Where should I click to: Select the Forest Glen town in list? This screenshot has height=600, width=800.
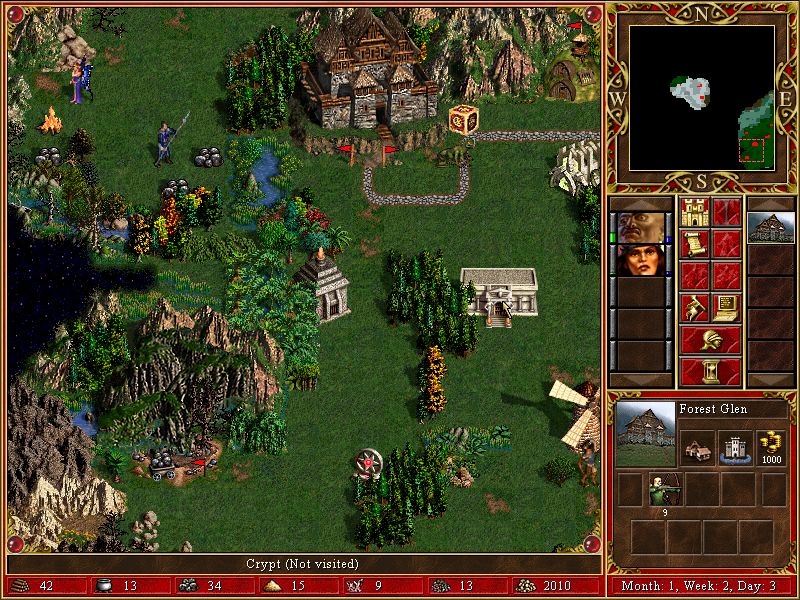[x=770, y=226]
